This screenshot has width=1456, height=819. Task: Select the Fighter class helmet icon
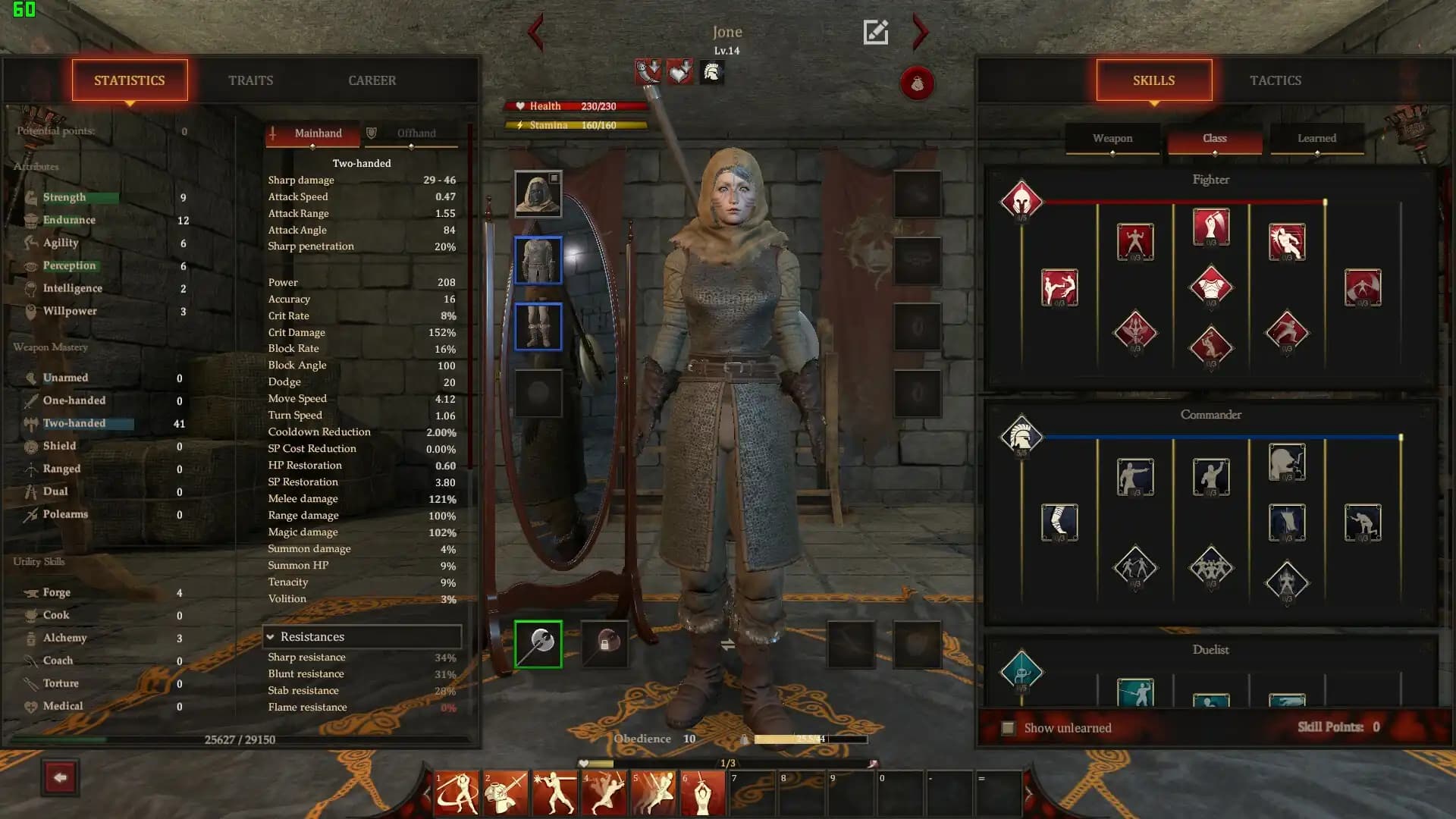pyautogui.click(x=1023, y=201)
